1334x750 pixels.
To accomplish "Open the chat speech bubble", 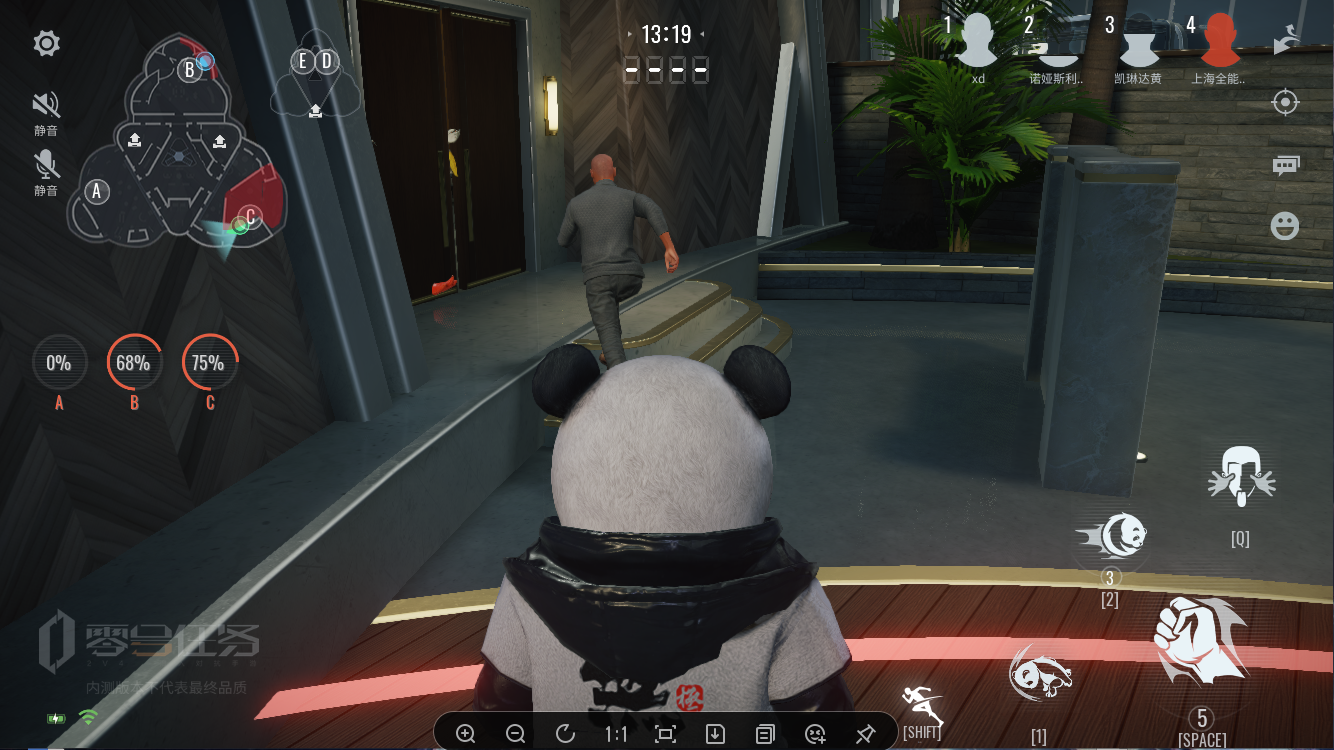I will point(1285,165).
